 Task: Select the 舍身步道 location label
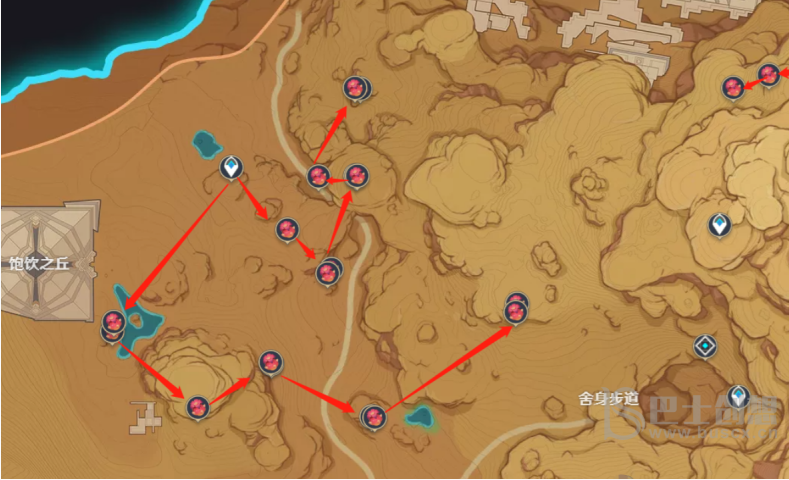(607, 398)
